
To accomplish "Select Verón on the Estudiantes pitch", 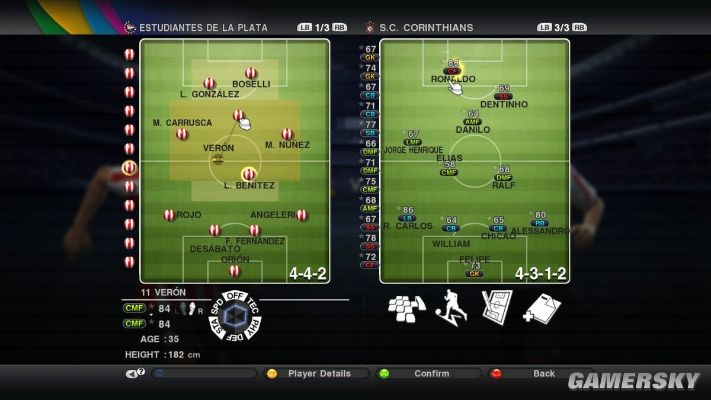I will pos(218,158).
